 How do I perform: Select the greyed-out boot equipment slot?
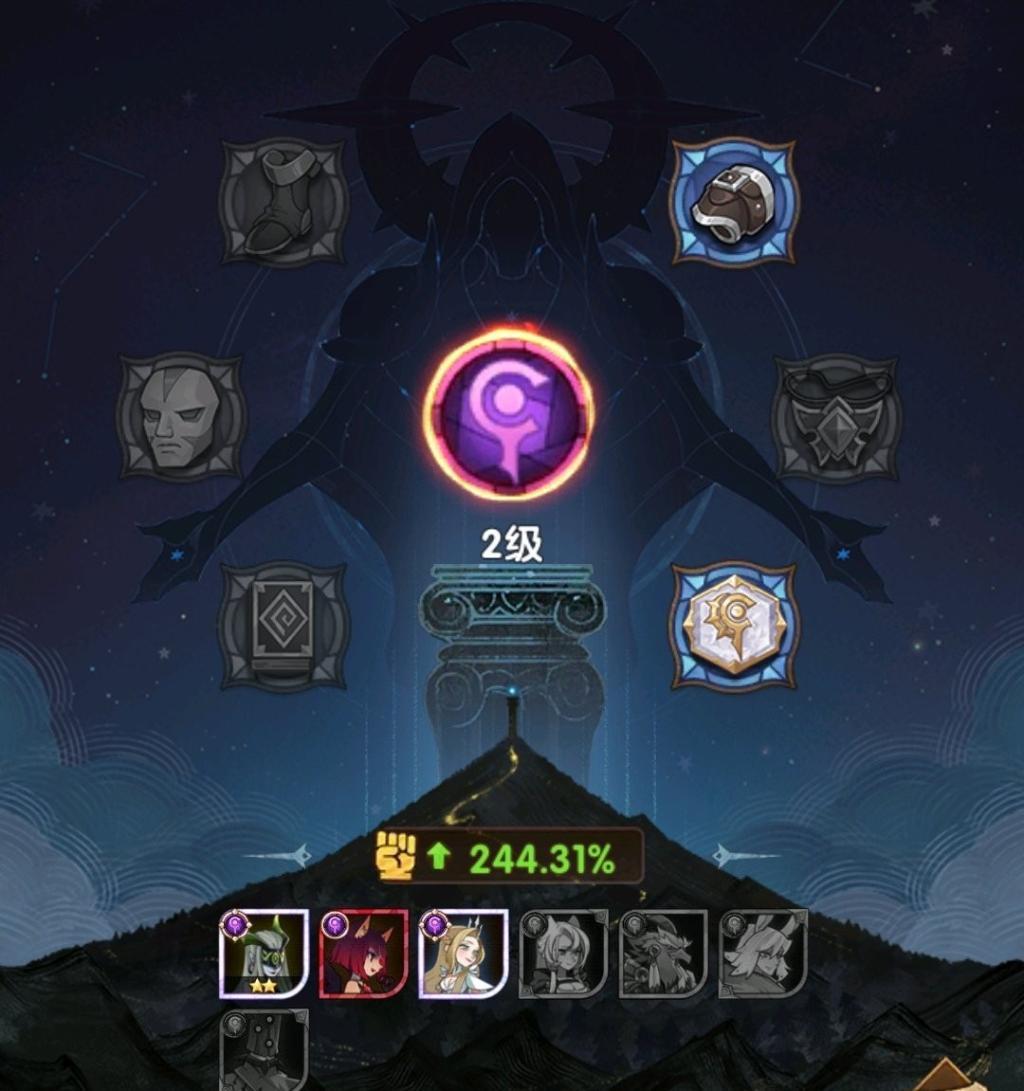click(283, 202)
